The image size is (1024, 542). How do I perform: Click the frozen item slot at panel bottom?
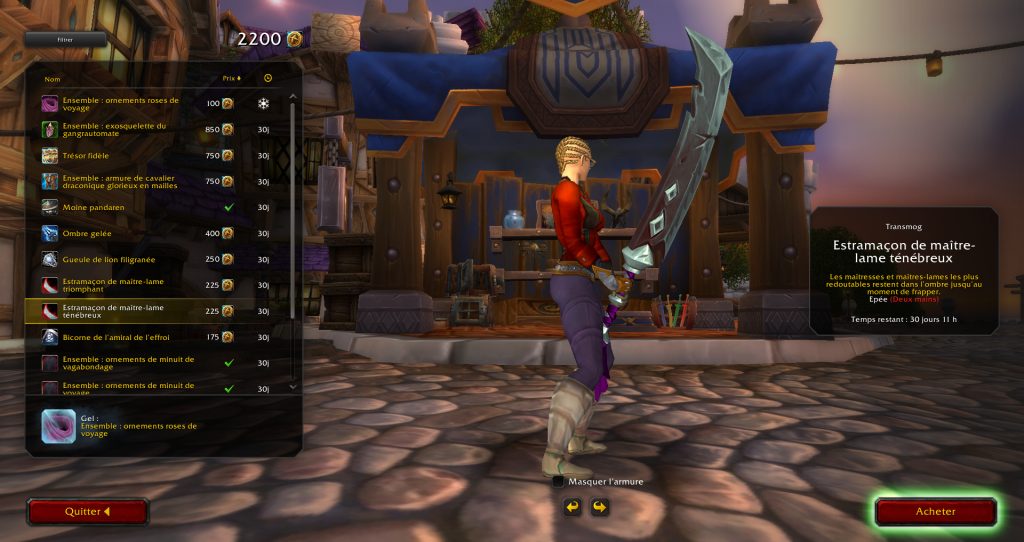pos(56,426)
